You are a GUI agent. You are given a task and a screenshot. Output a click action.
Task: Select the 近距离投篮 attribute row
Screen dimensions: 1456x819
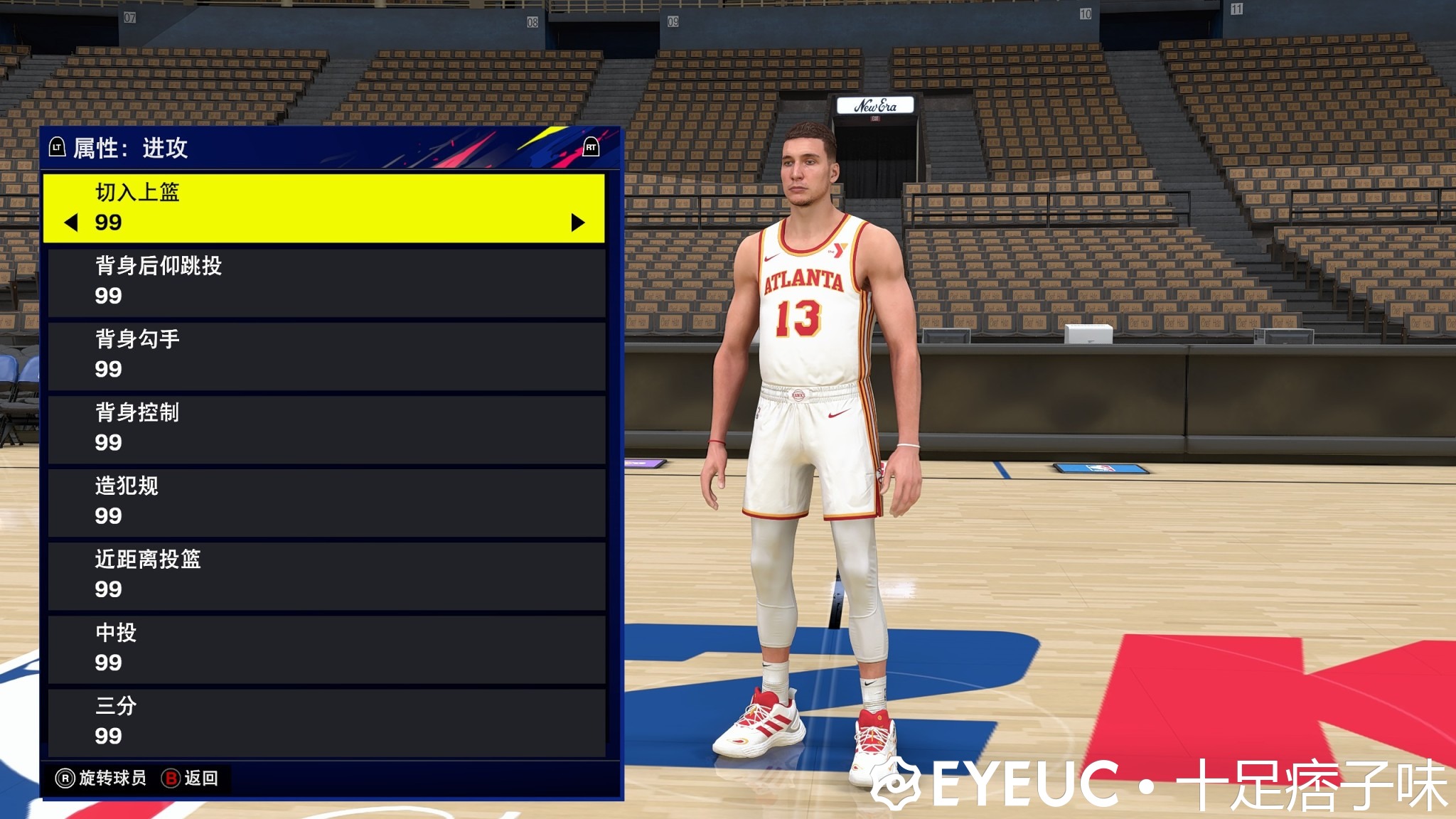(x=326, y=575)
